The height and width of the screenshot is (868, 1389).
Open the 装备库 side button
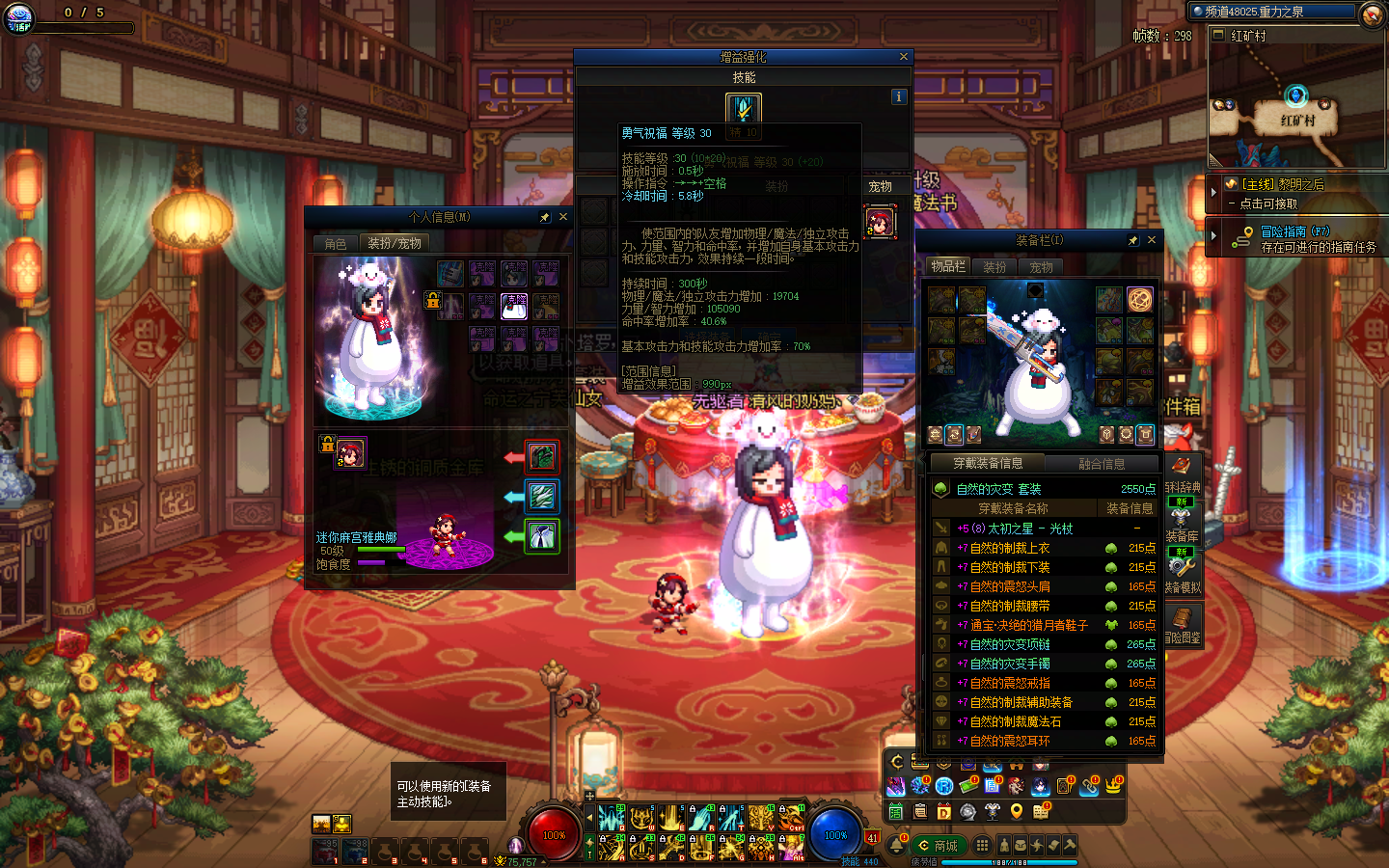[x=1182, y=521]
